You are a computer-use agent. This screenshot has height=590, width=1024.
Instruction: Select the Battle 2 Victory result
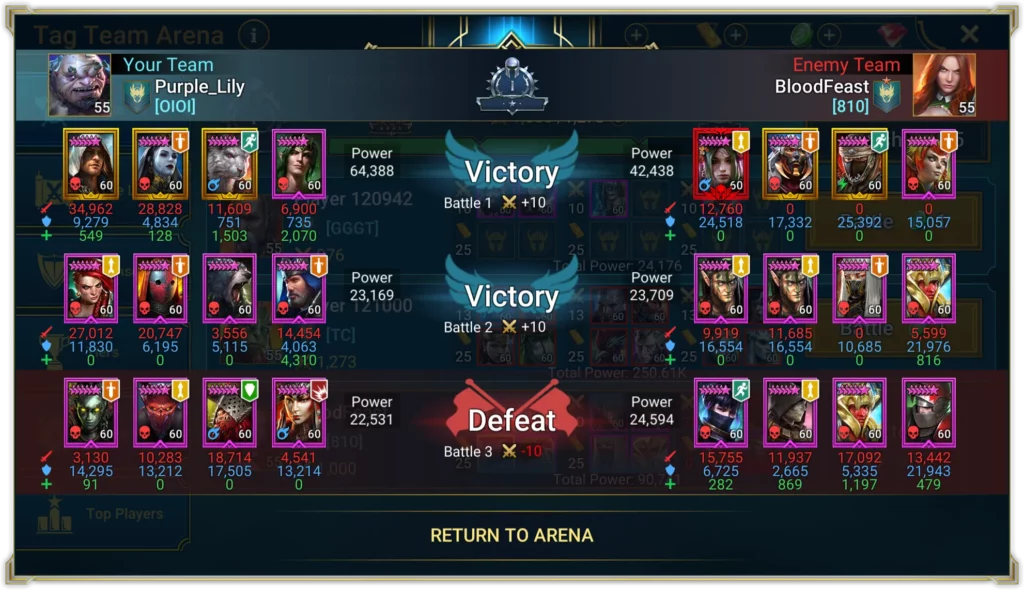coord(511,297)
